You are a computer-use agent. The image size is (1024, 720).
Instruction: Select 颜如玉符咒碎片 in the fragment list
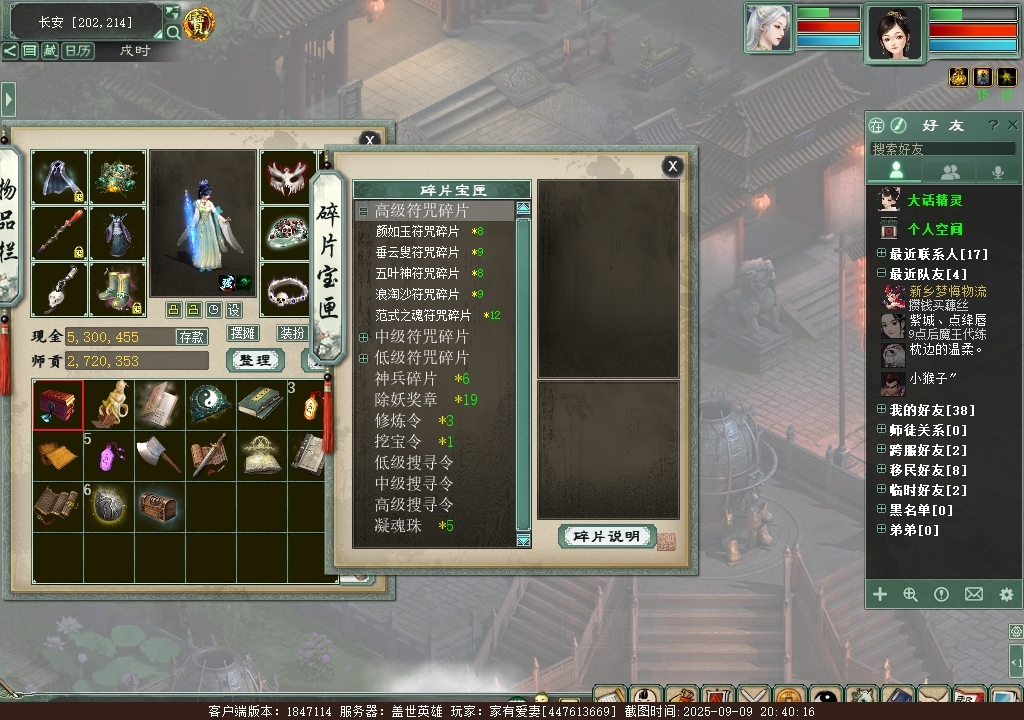click(x=417, y=232)
